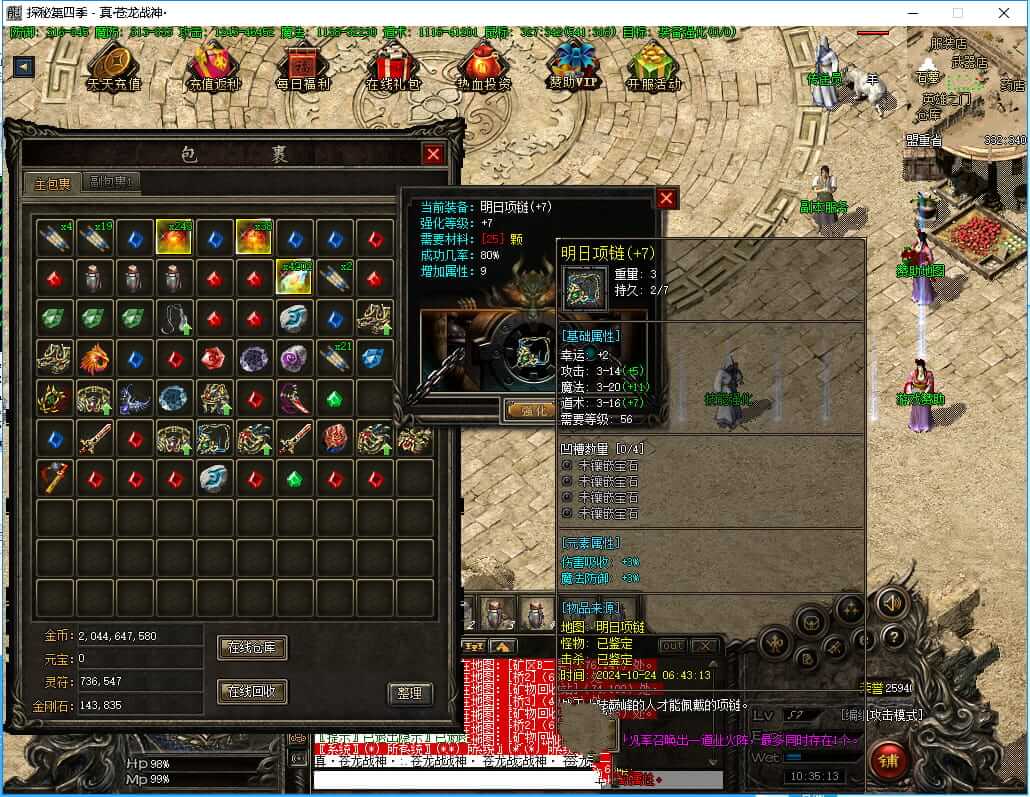Click the 在线回收 recycle button
This screenshot has height=797, width=1030.
point(252,691)
